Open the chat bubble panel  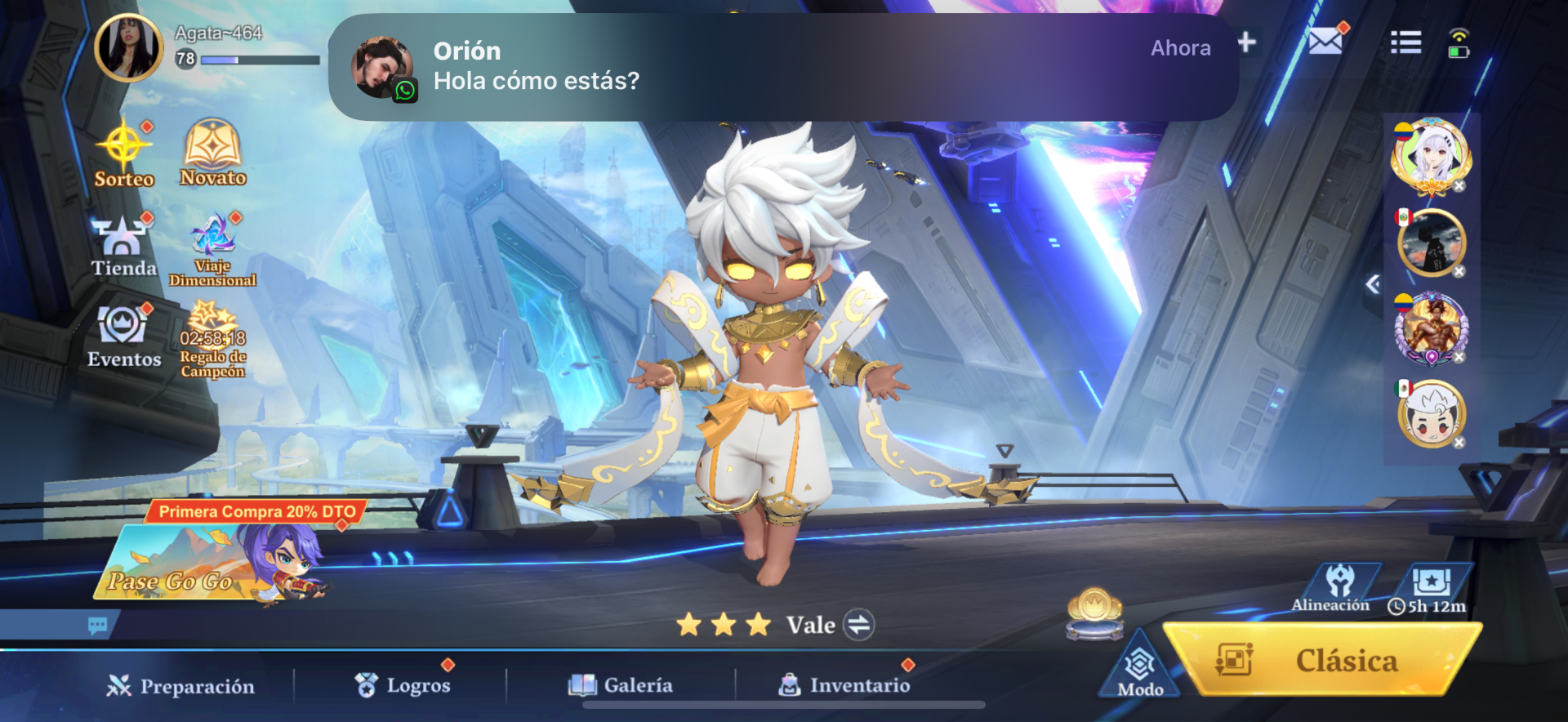(x=98, y=626)
